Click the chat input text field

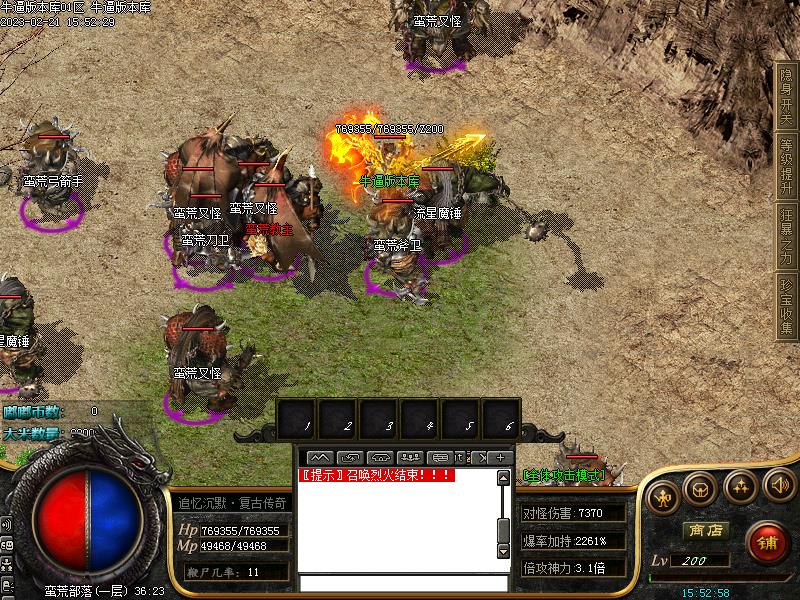(x=398, y=582)
